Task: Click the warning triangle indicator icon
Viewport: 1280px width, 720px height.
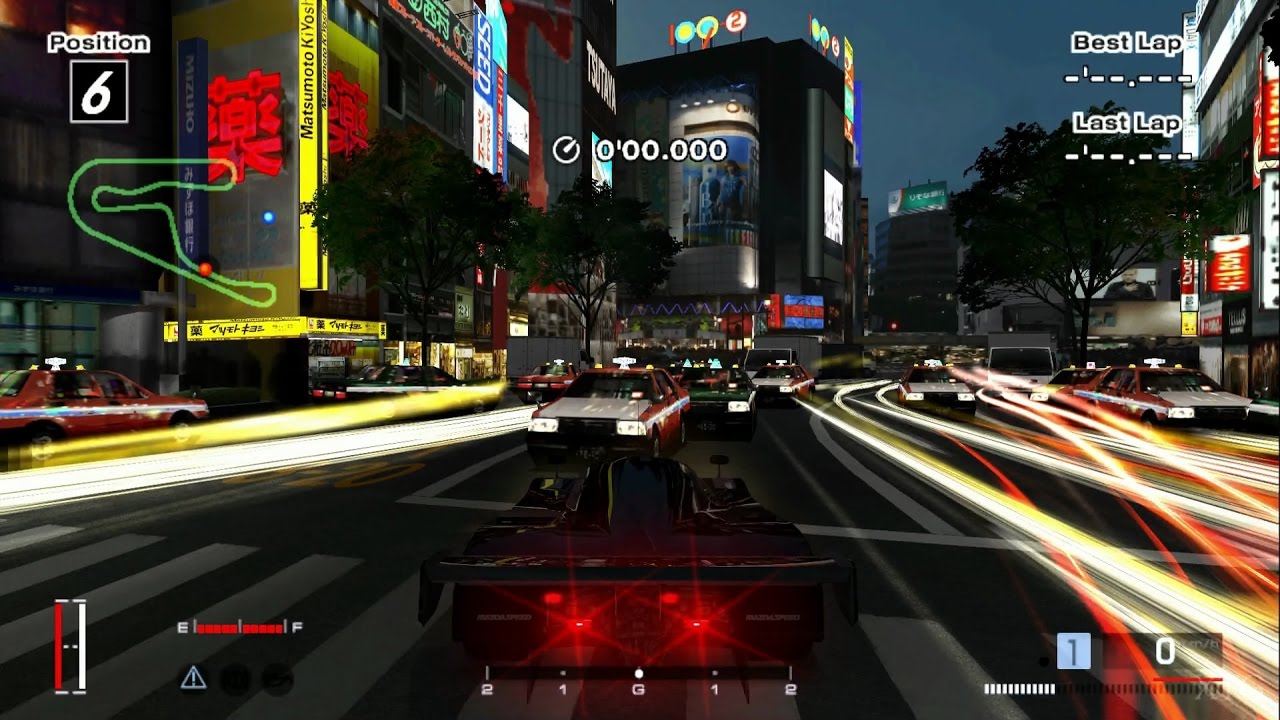Action: pos(193,678)
